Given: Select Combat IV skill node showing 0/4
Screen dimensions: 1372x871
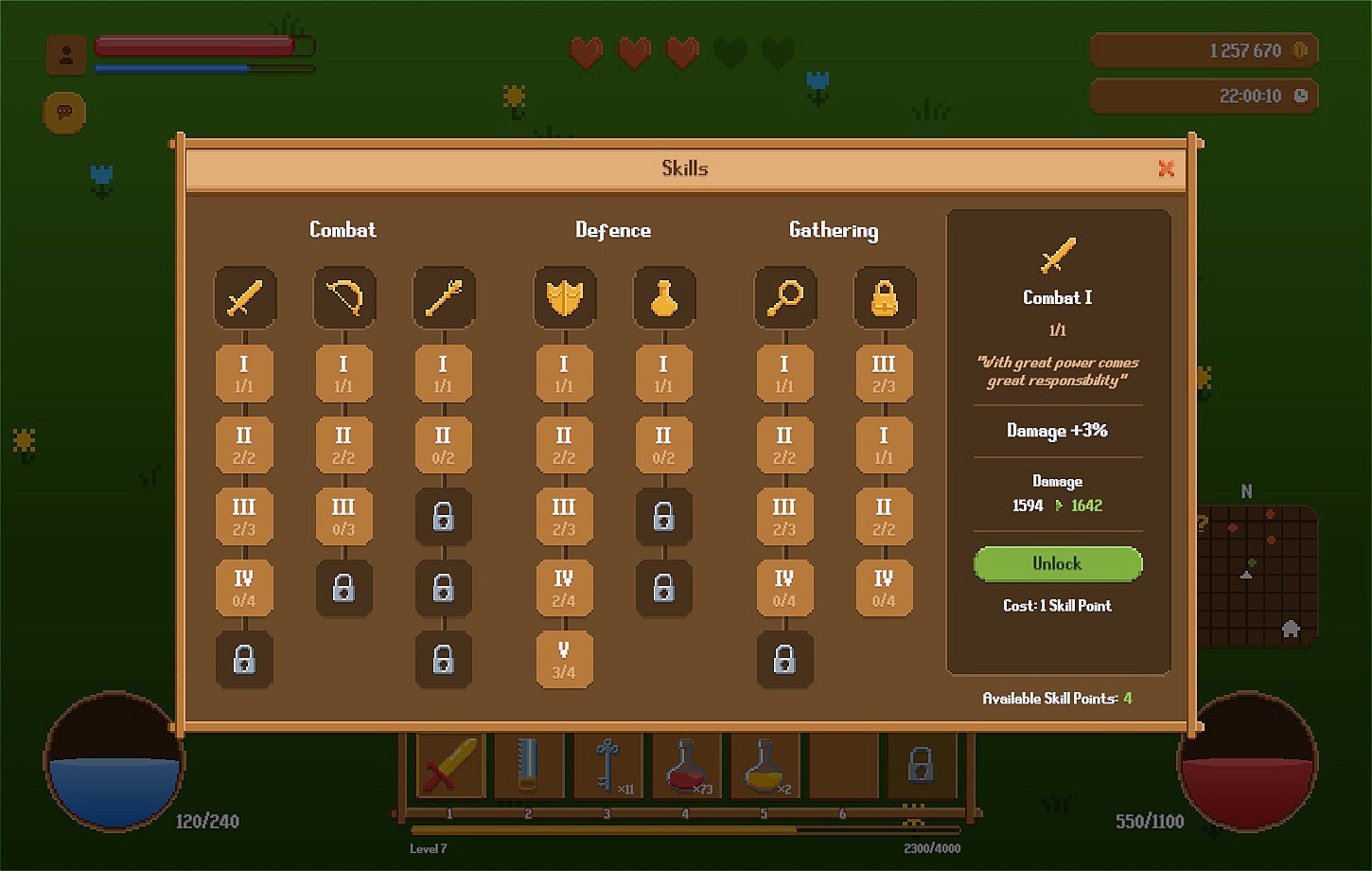Looking at the screenshot, I should coord(245,588).
